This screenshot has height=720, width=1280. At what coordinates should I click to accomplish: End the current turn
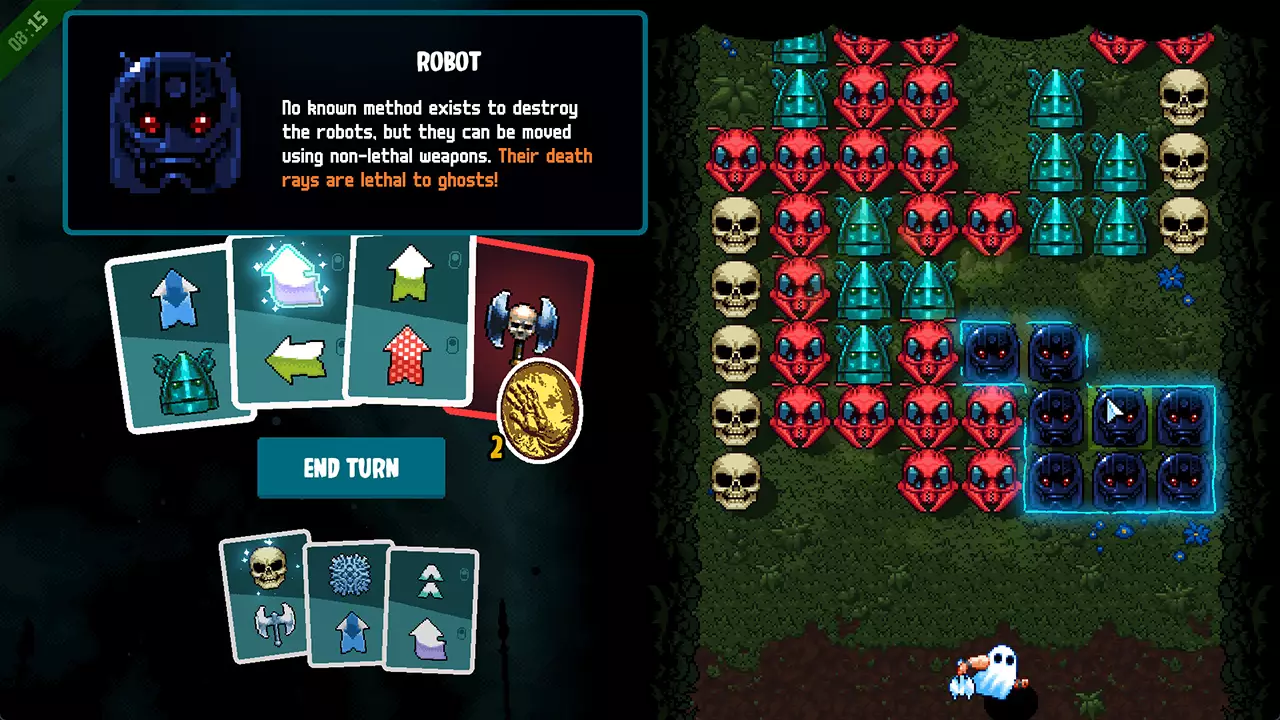[x=350, y=468]
